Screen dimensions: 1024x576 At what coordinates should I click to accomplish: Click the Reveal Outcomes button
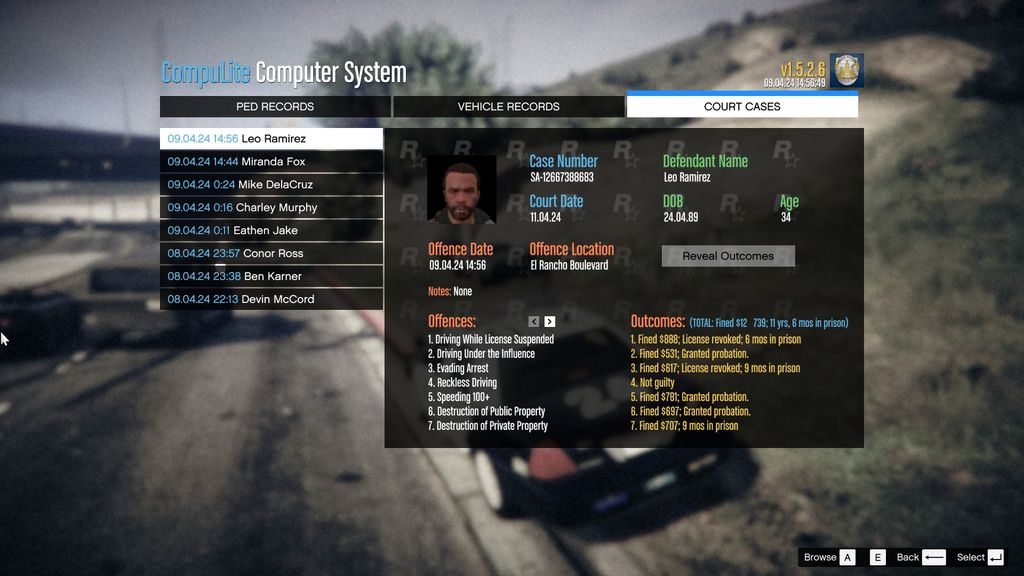[728, 256]
